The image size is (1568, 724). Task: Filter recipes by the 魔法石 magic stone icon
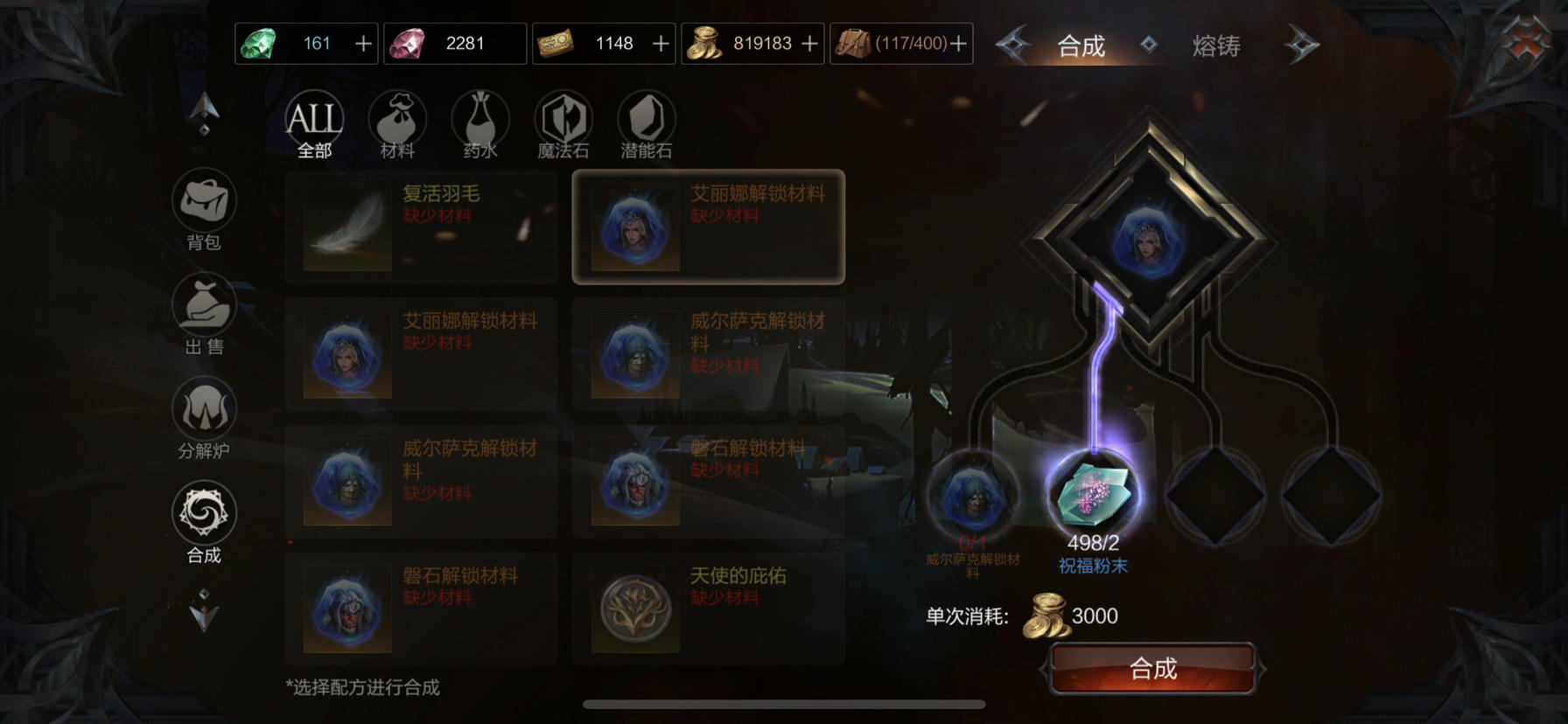pos(563,118)
